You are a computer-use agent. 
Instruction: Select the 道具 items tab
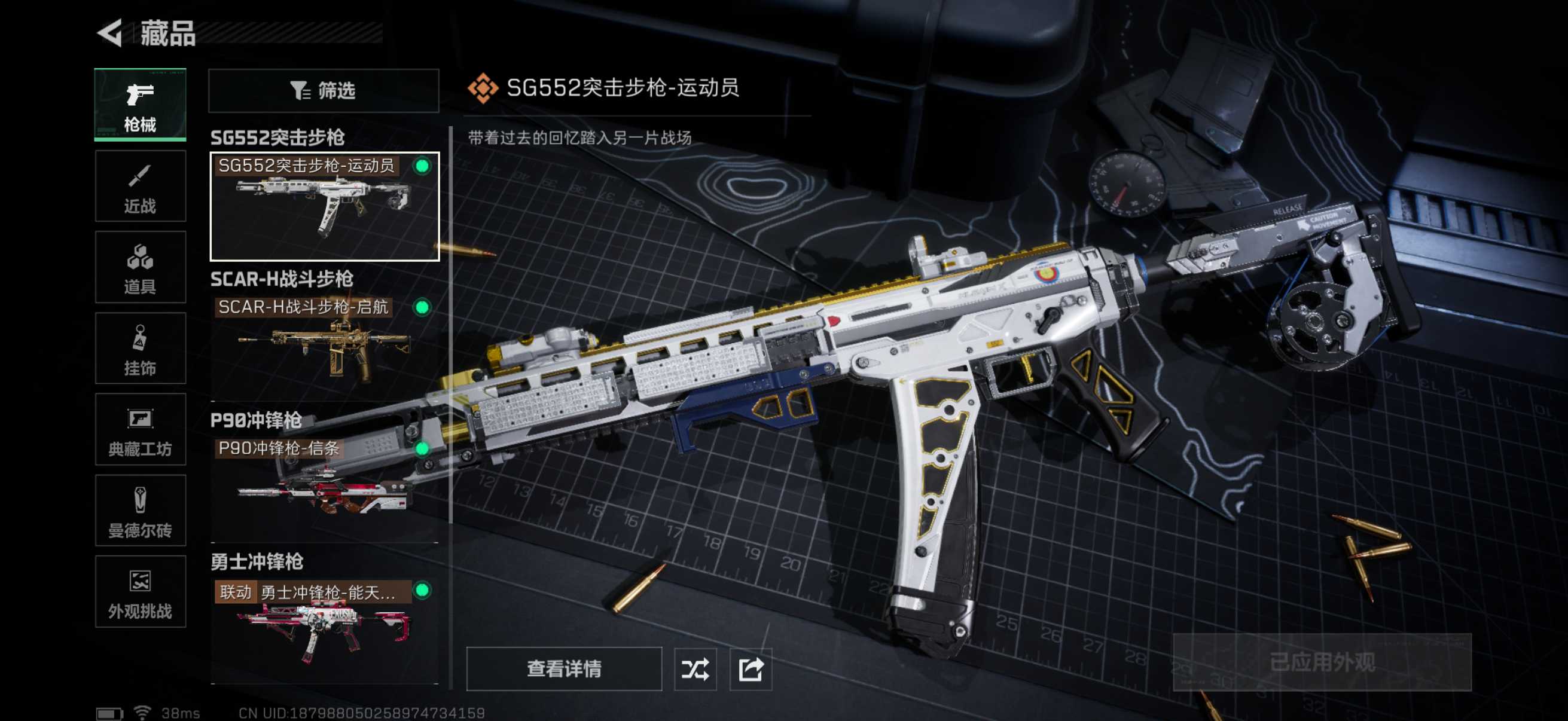(x=140, y=267)
